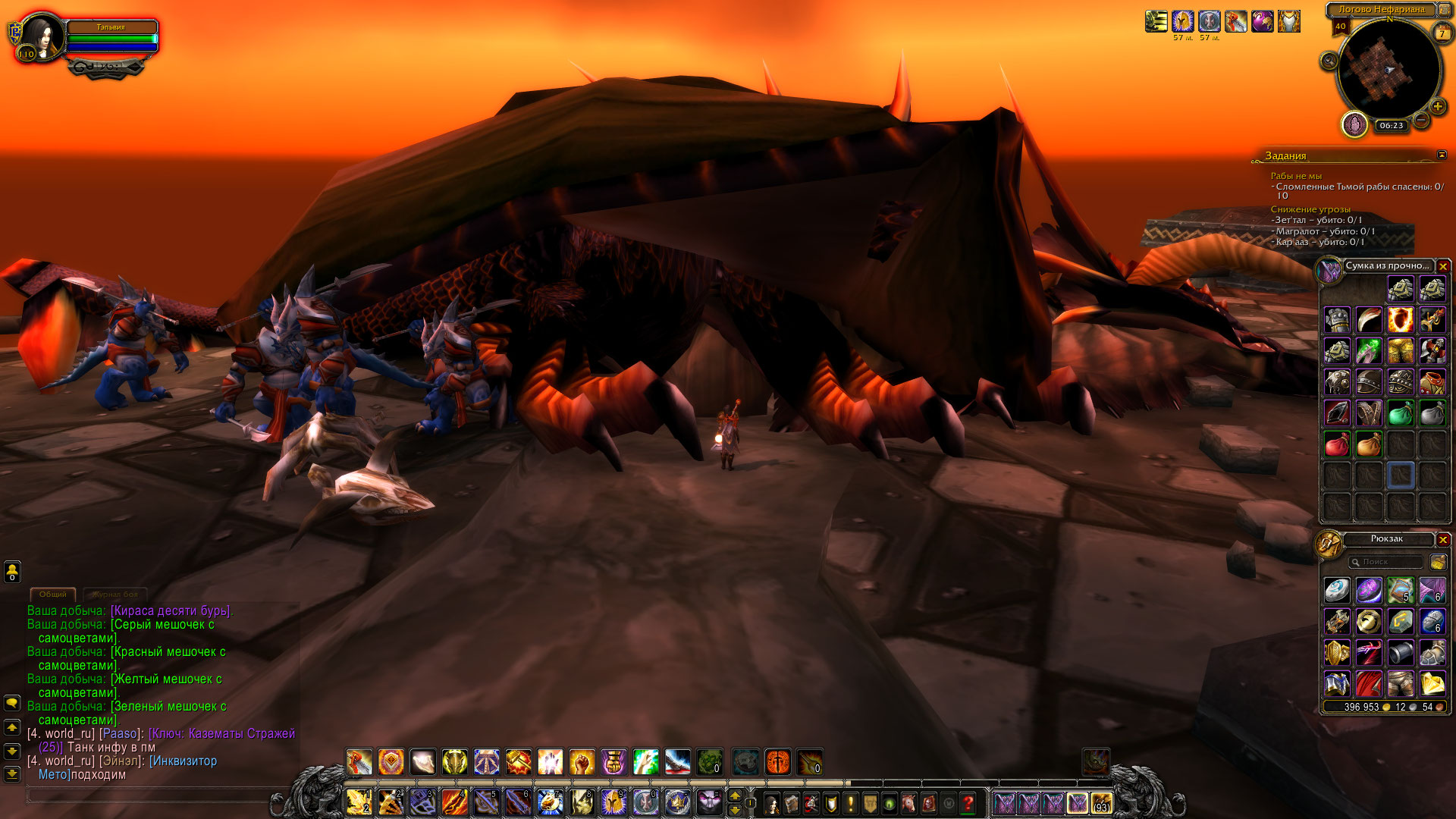Open the Ключ: Казематы Стражей chat link
Viewport: 1456px width, 819px height.
(221, 733)
